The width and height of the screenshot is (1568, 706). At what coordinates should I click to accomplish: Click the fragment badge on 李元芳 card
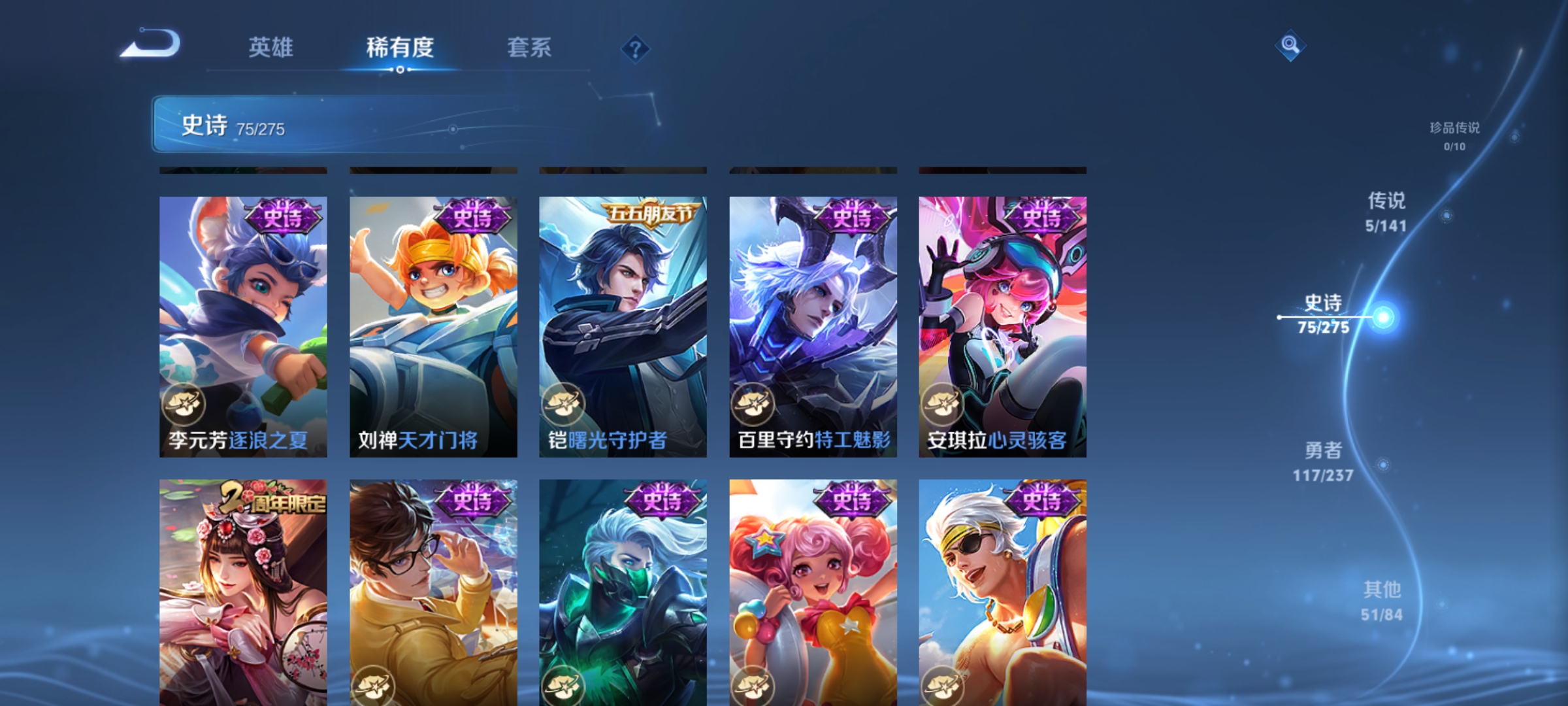(184, 405)
